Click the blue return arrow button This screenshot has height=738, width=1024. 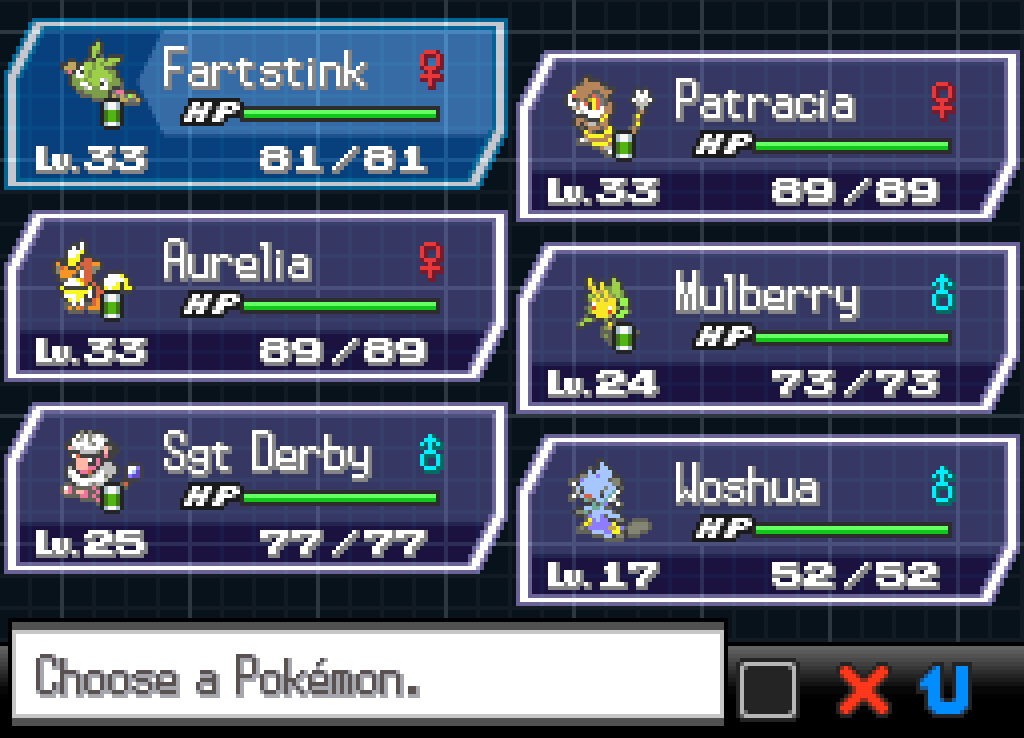pyautogui.click(x=945, y=688)
